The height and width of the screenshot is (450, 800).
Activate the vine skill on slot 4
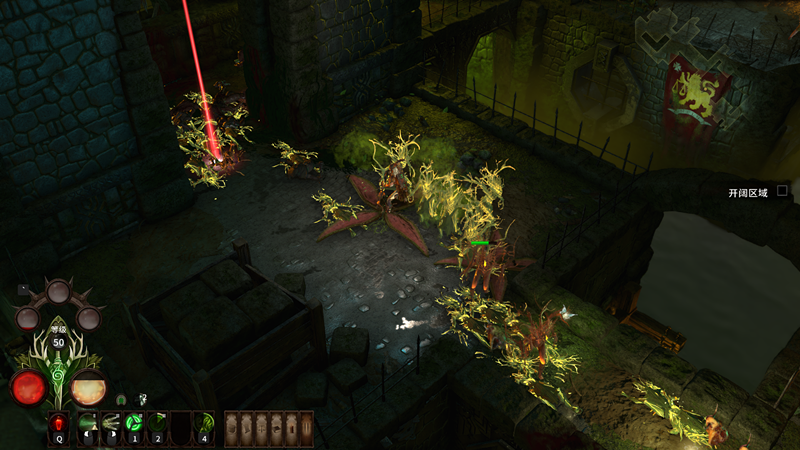coord(204,424)
